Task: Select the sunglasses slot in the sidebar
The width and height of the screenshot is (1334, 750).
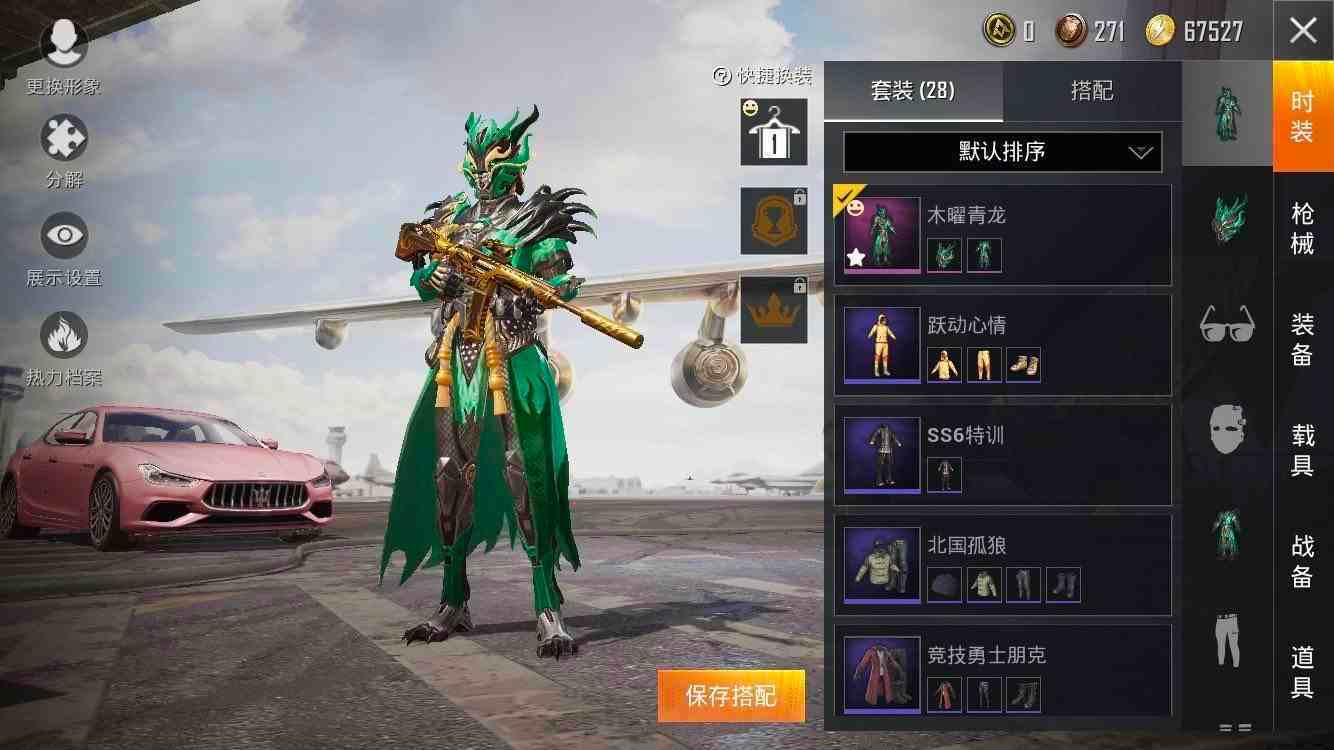Action: coord(1227,323)
